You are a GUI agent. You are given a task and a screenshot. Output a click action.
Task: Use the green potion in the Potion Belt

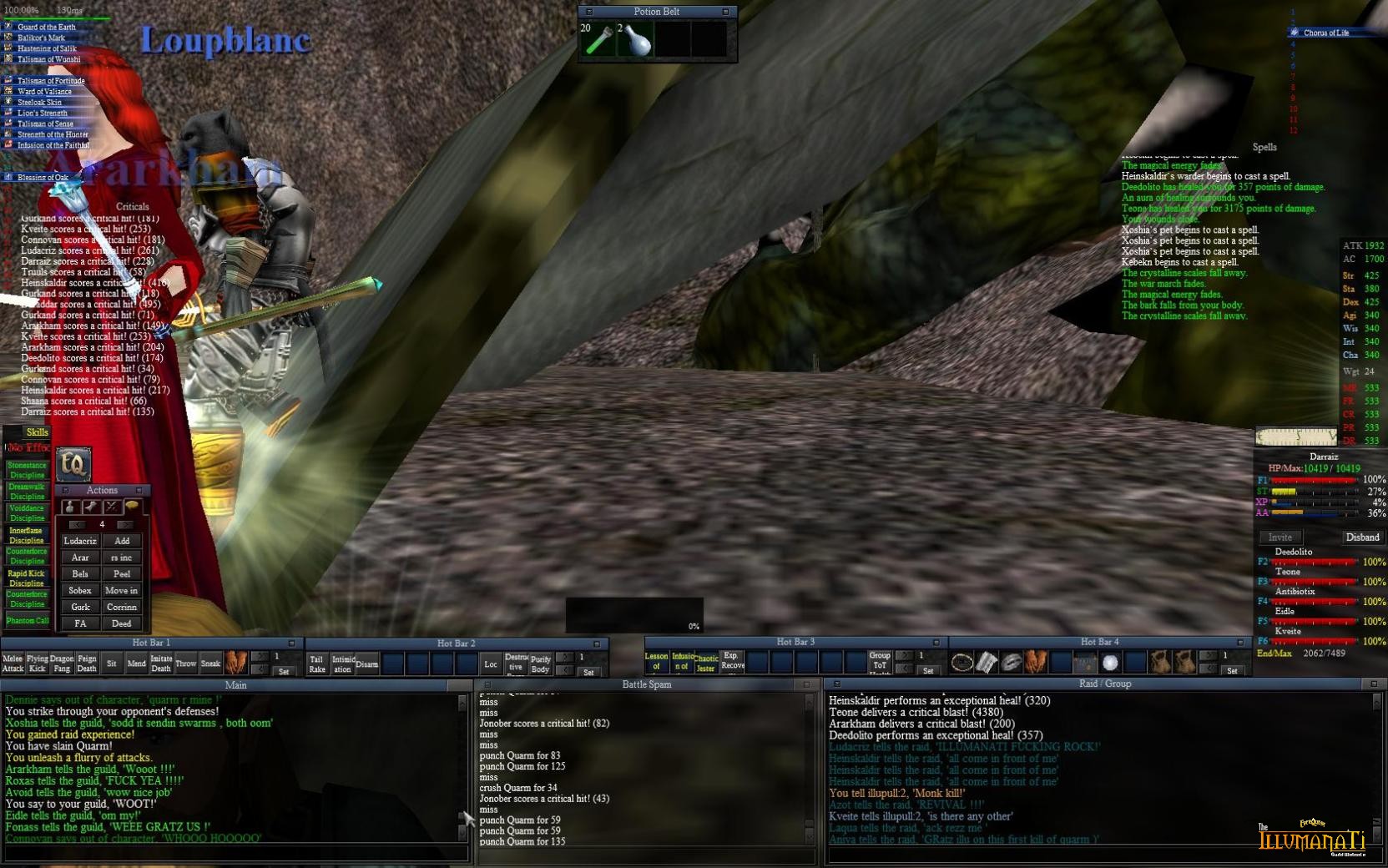(598, 40)
